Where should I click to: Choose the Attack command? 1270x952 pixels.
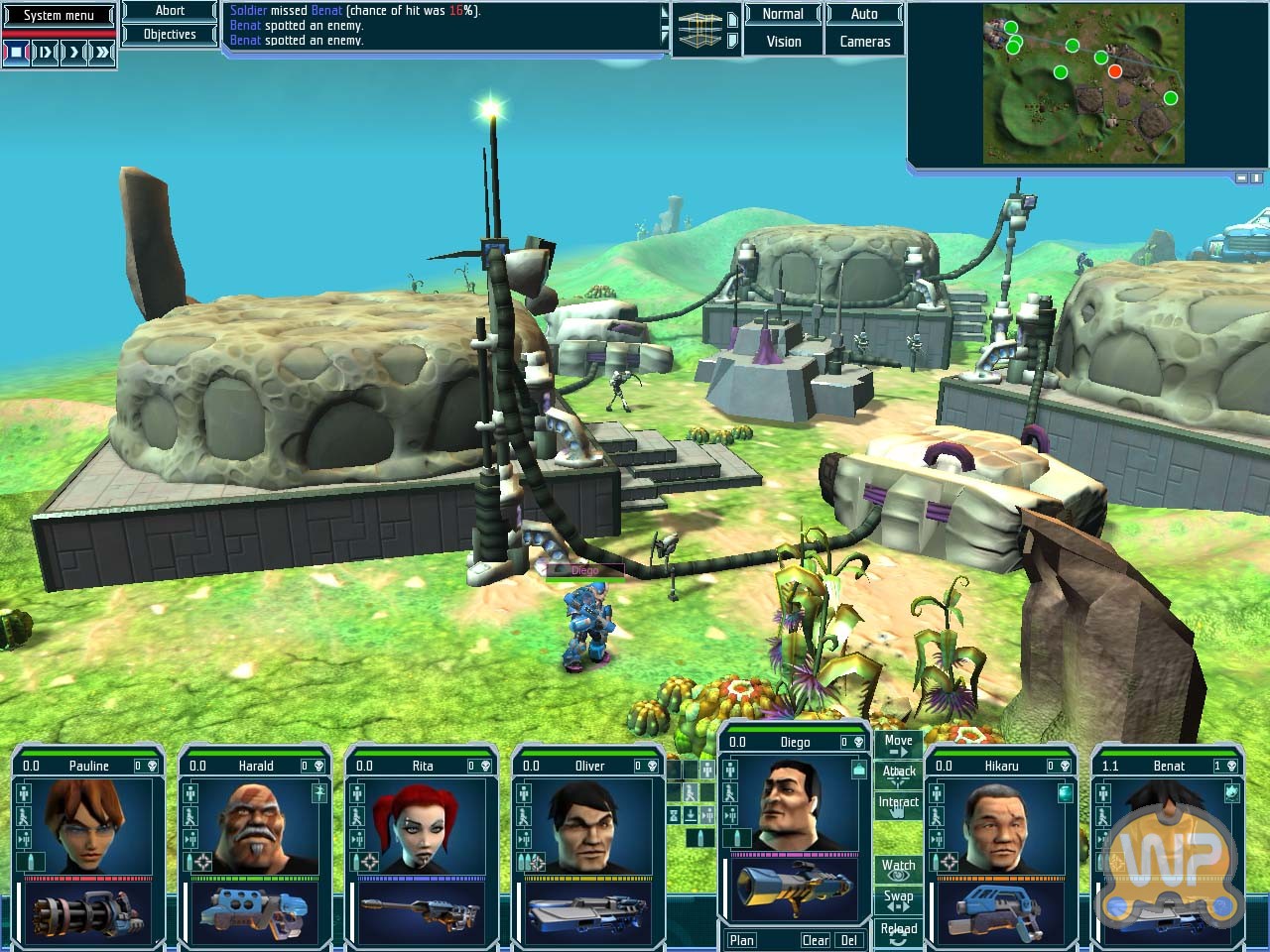(898, 773)
